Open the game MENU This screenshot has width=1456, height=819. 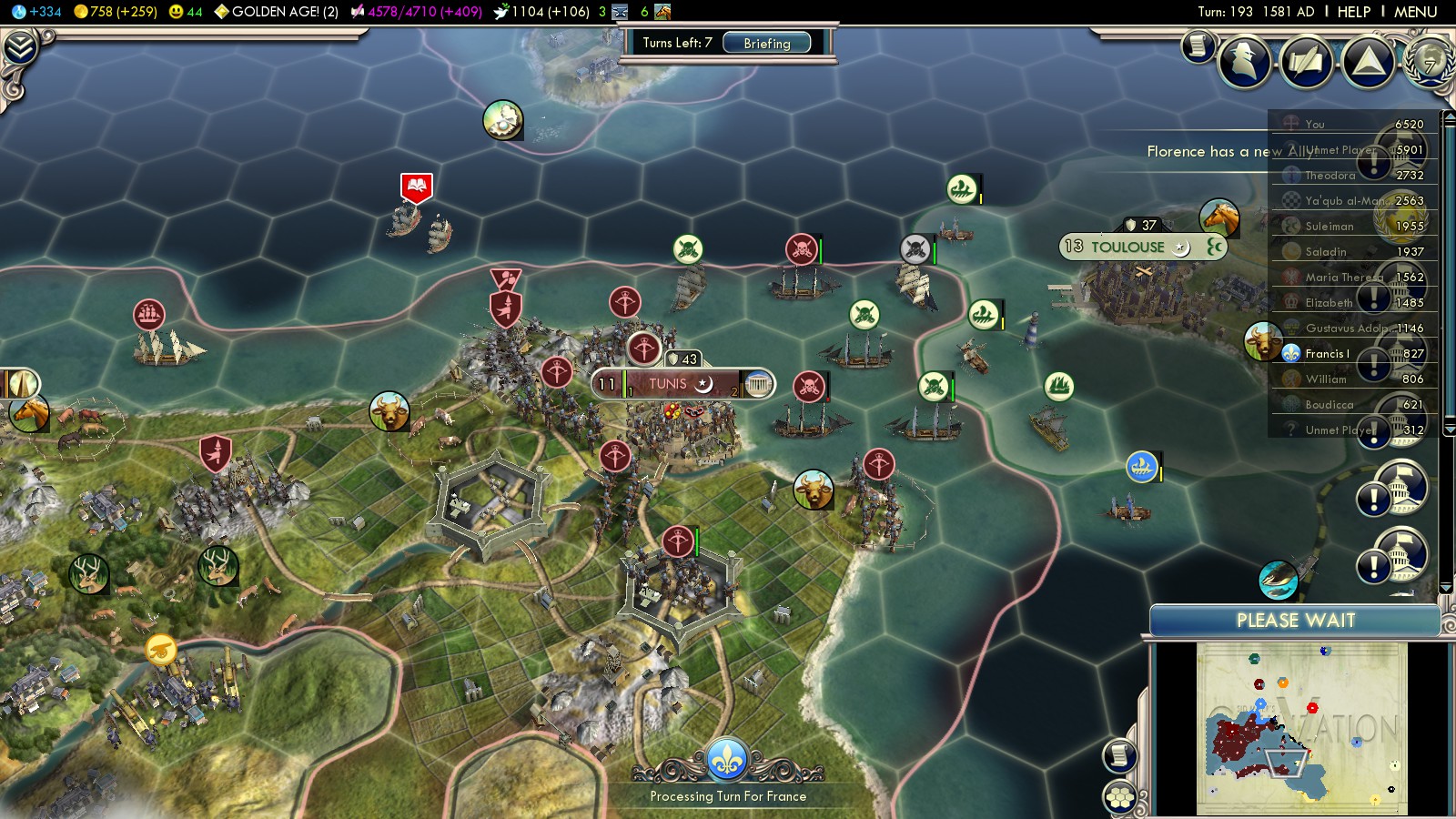click(x=1415, y=12)
